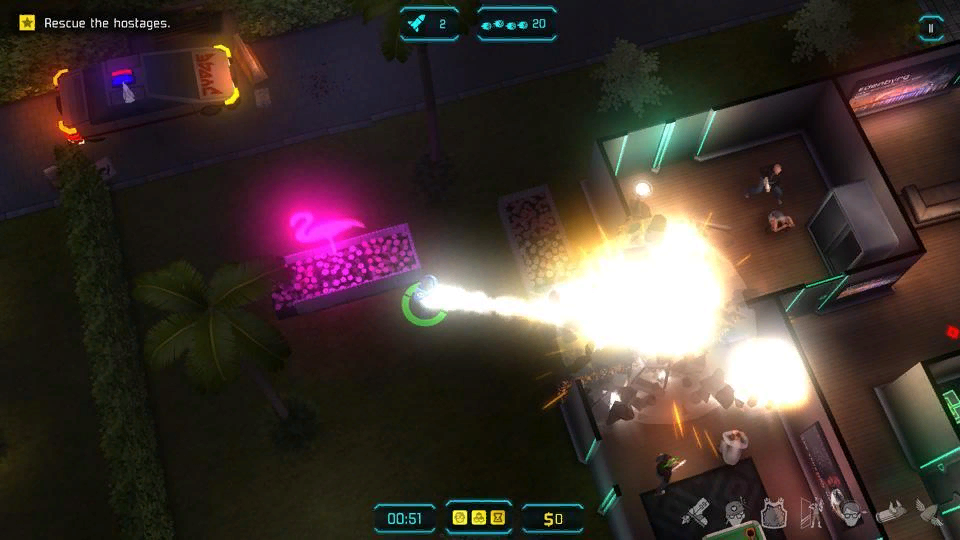Click the body armor vest perk icon

772,515
